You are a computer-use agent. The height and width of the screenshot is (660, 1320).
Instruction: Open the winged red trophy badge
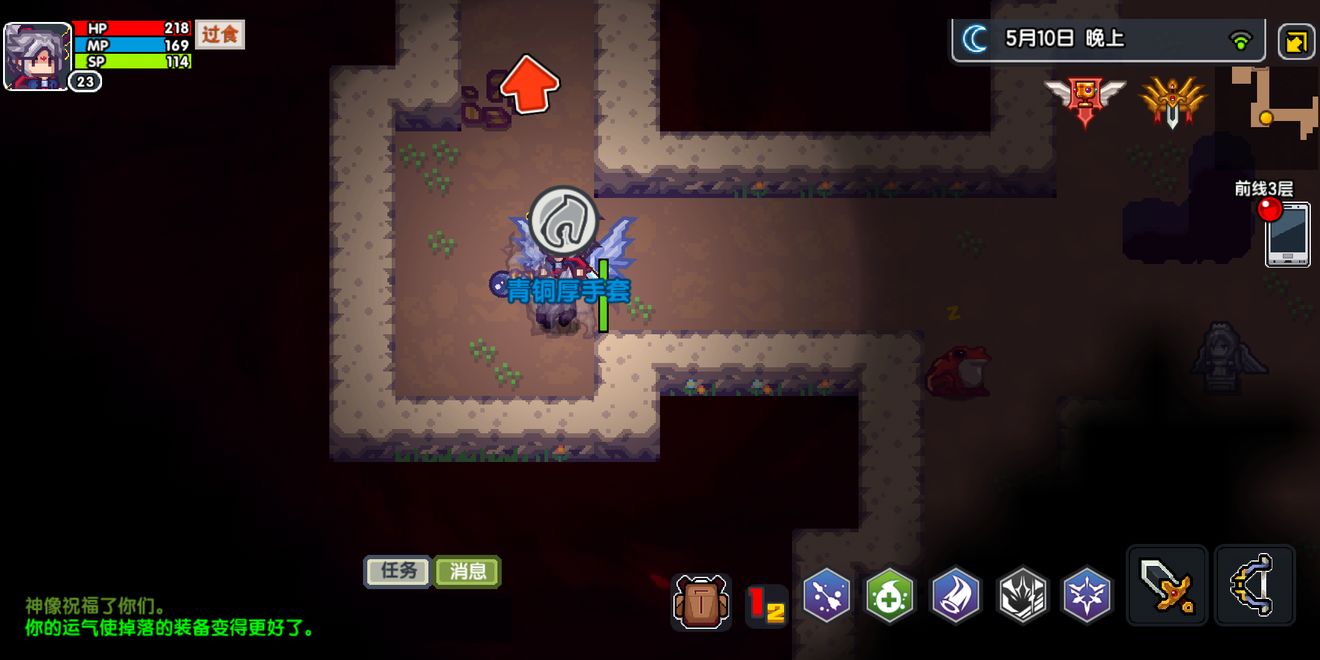point(1085,100)
